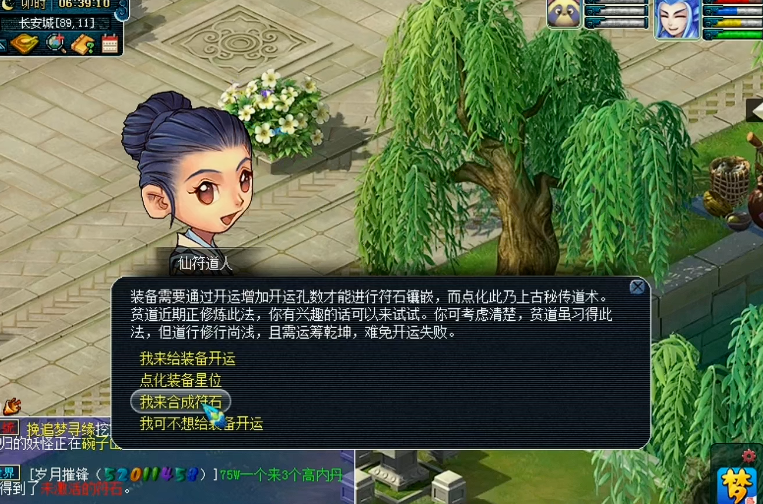Open the world map globe magnifier icon
This screenshot has height=504, width=763.
tap(55, 44)
